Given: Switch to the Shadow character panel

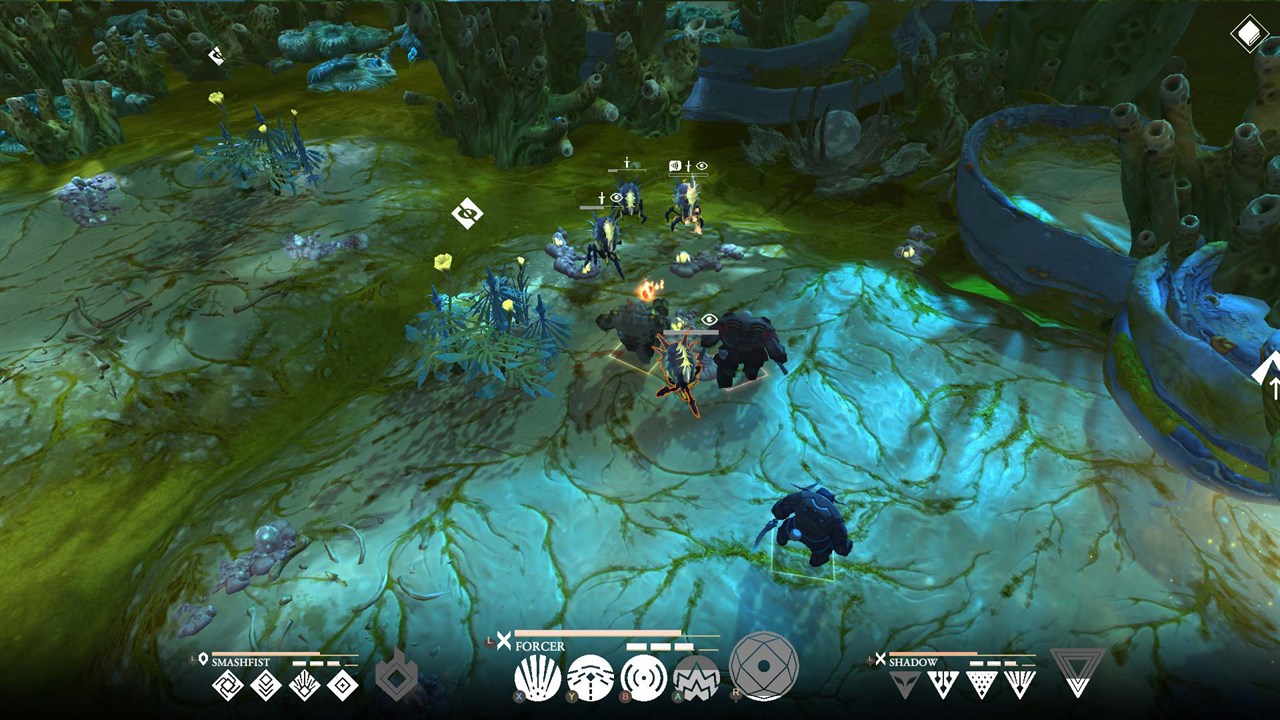Looking at the screenshot, I should click(913, 662).
